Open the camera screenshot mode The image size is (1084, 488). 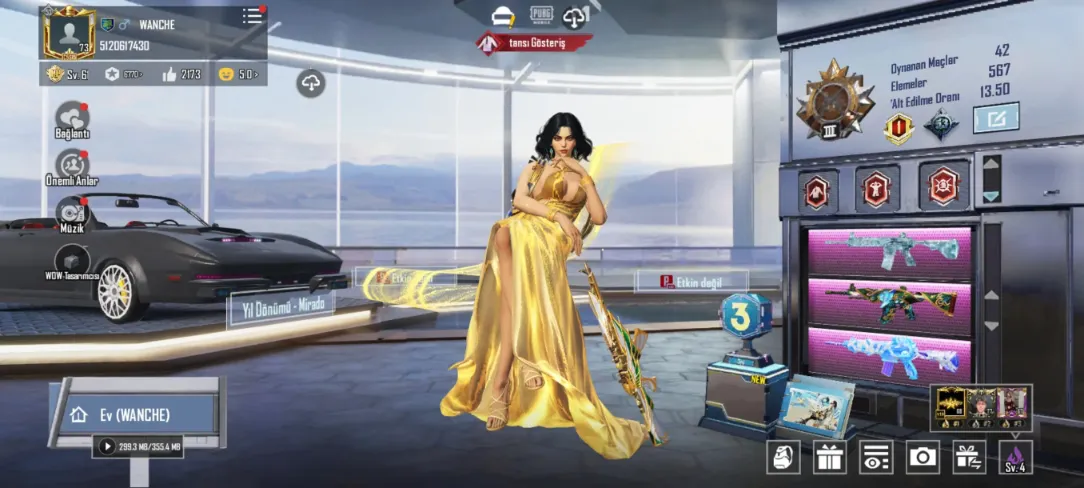922,457
